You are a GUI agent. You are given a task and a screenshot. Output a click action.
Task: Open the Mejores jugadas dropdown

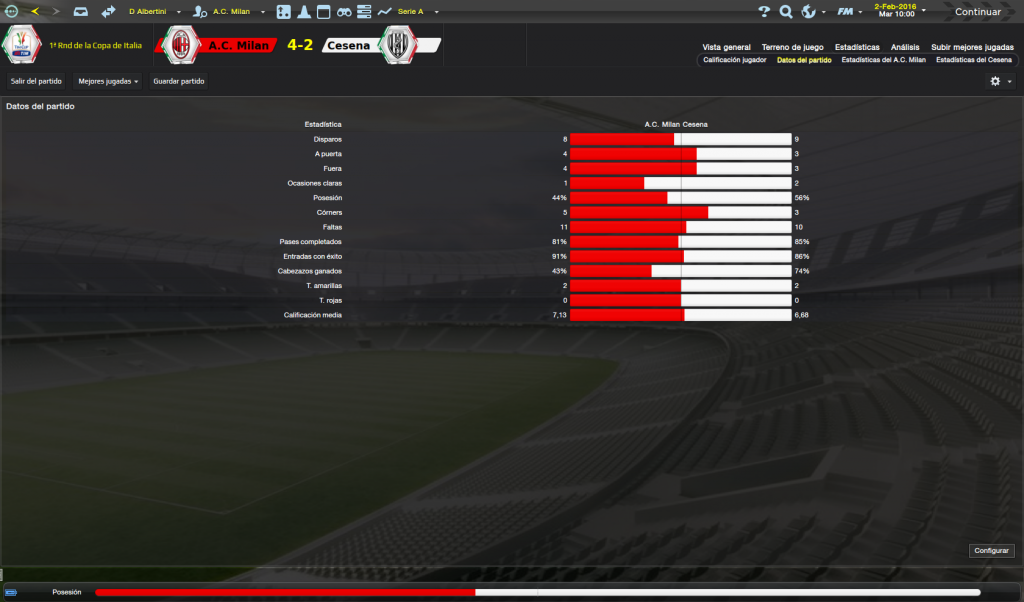pos(108,80)
